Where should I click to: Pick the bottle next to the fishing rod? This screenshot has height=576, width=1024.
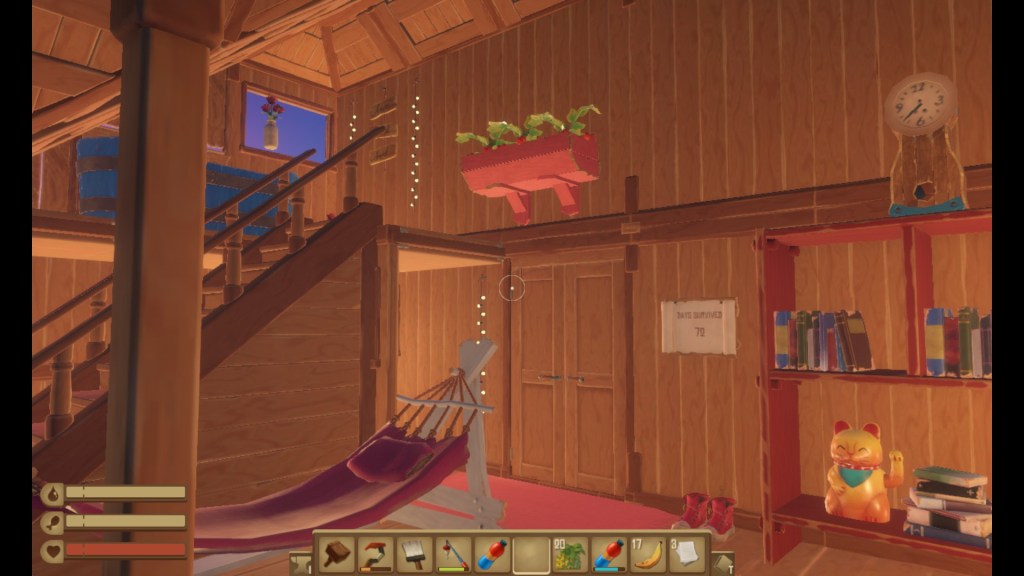(492, 554)
